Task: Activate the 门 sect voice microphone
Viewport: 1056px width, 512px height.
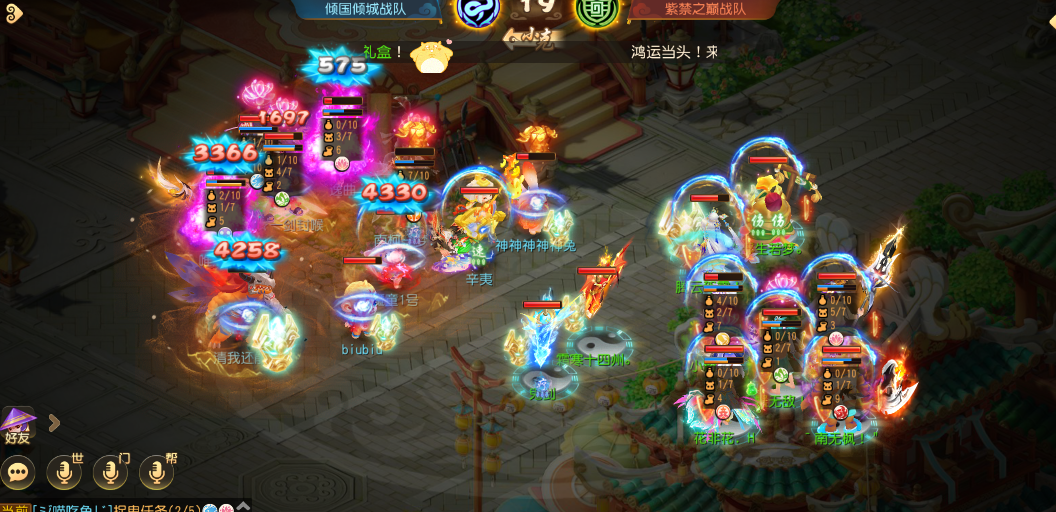Action: tap(110, 472)
